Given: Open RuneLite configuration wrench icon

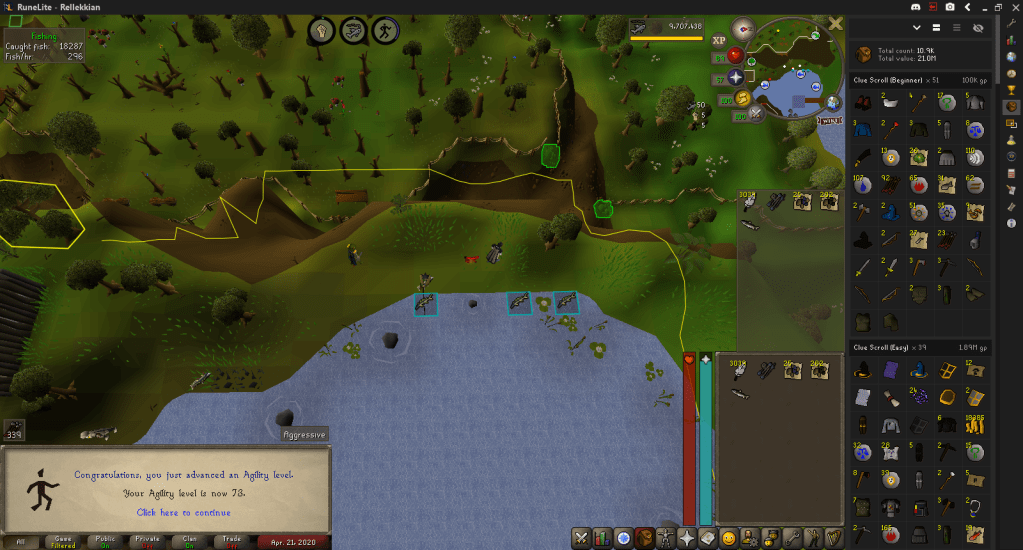Looking at the screenshot, I should [x=1012, y=22].
